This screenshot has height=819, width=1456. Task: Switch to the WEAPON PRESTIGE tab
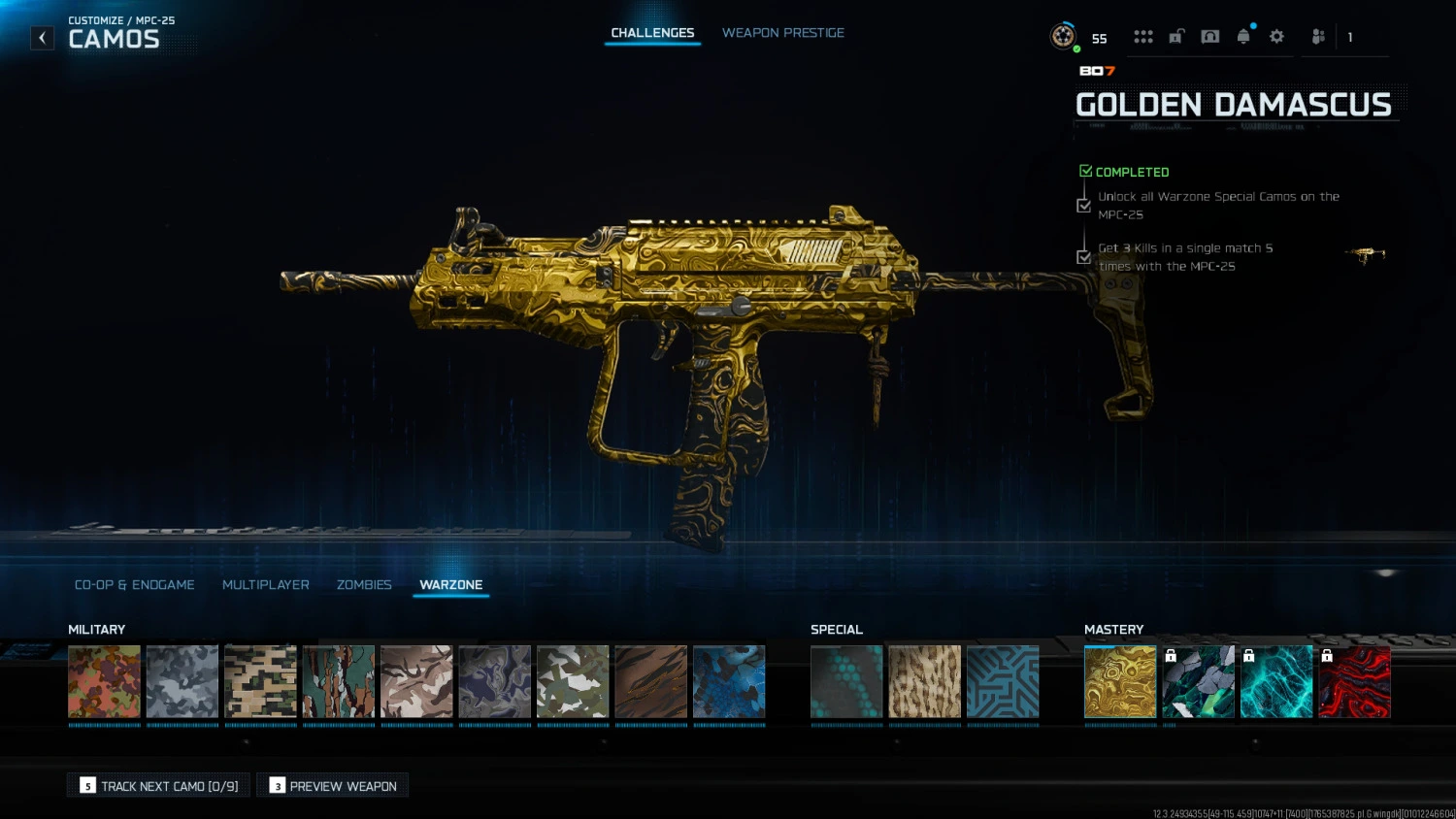[x=782, y=32]
